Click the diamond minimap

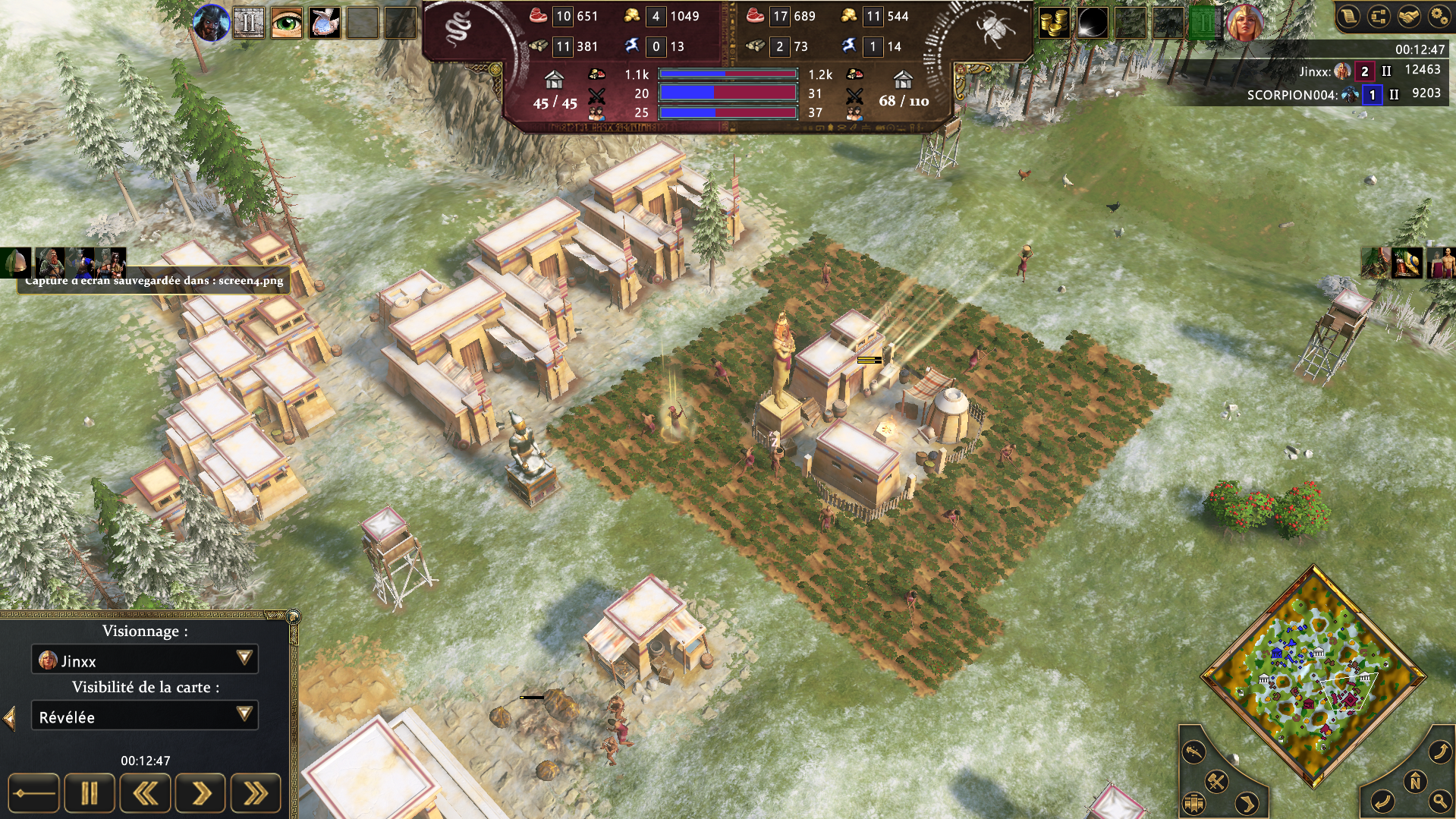point(1313,676)
